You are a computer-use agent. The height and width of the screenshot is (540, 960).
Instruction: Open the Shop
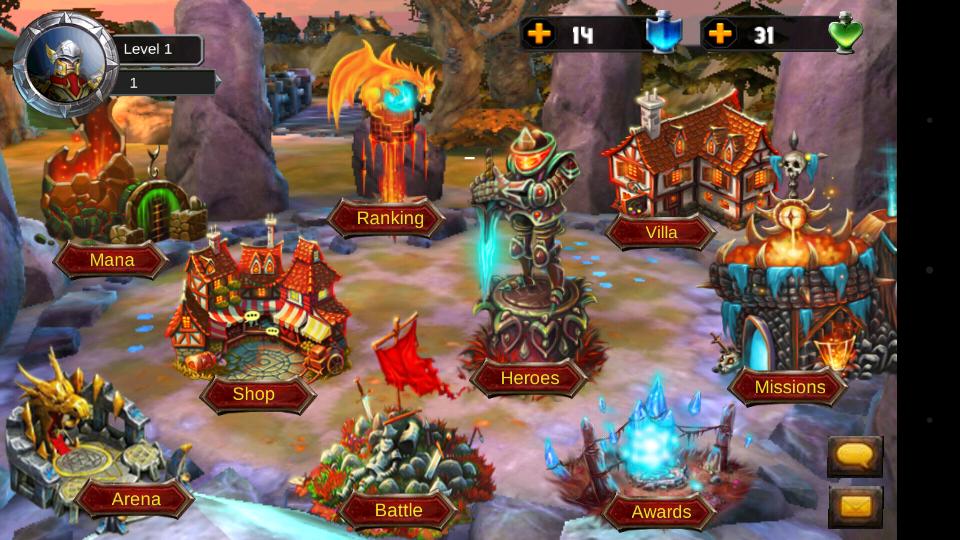pos(254,394)
